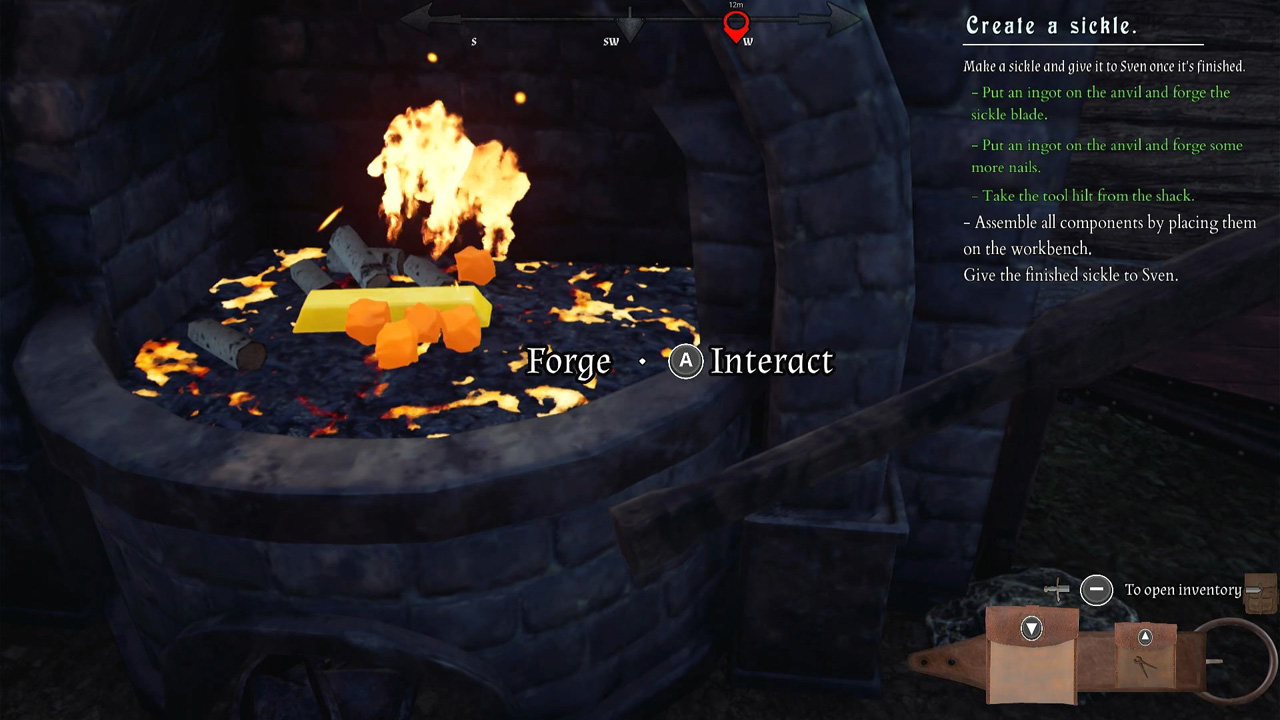Click the red waypoint pin on the compass
Viewport: 1280px width, 720px height.
pos(736,24)
